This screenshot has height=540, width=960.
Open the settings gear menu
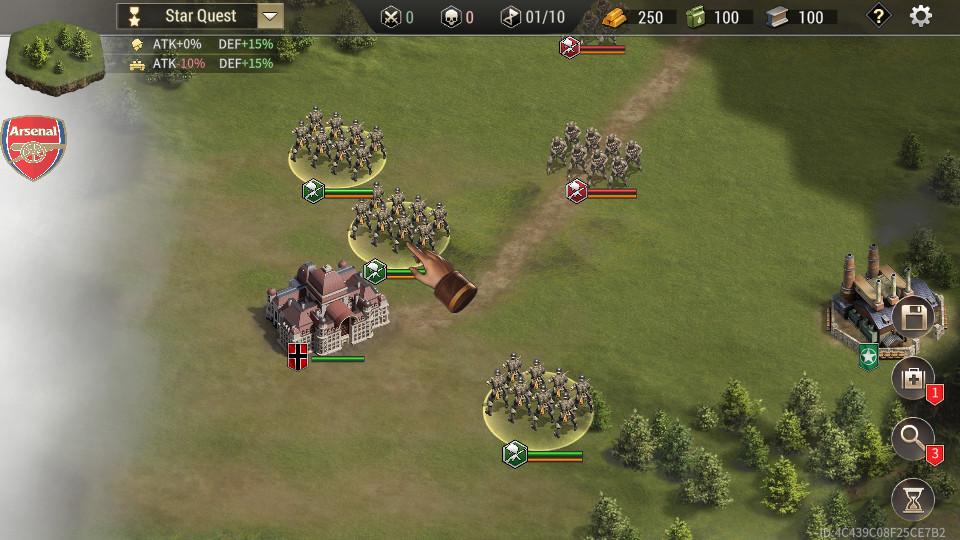(920, 16)
